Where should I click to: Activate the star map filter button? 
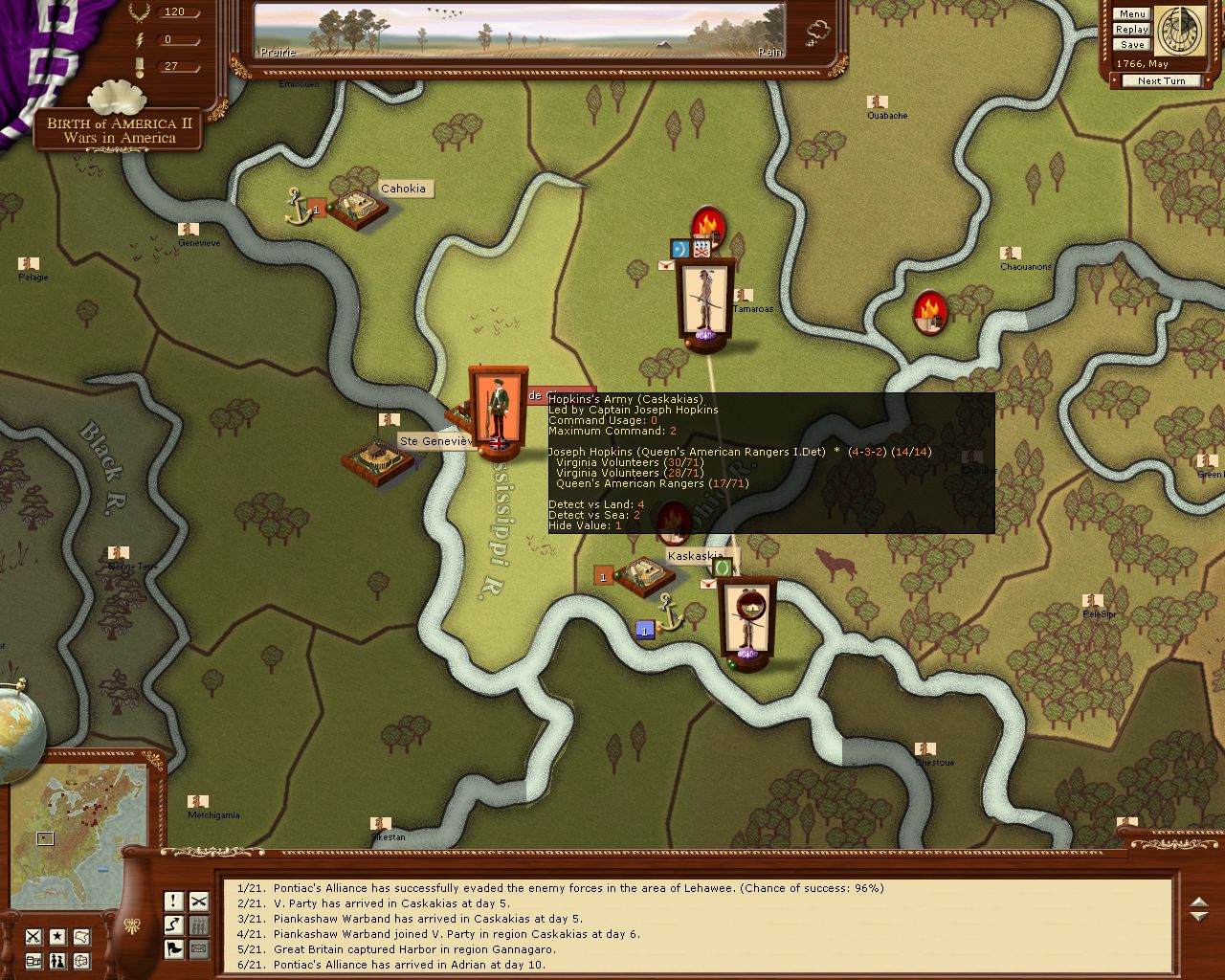57,937
